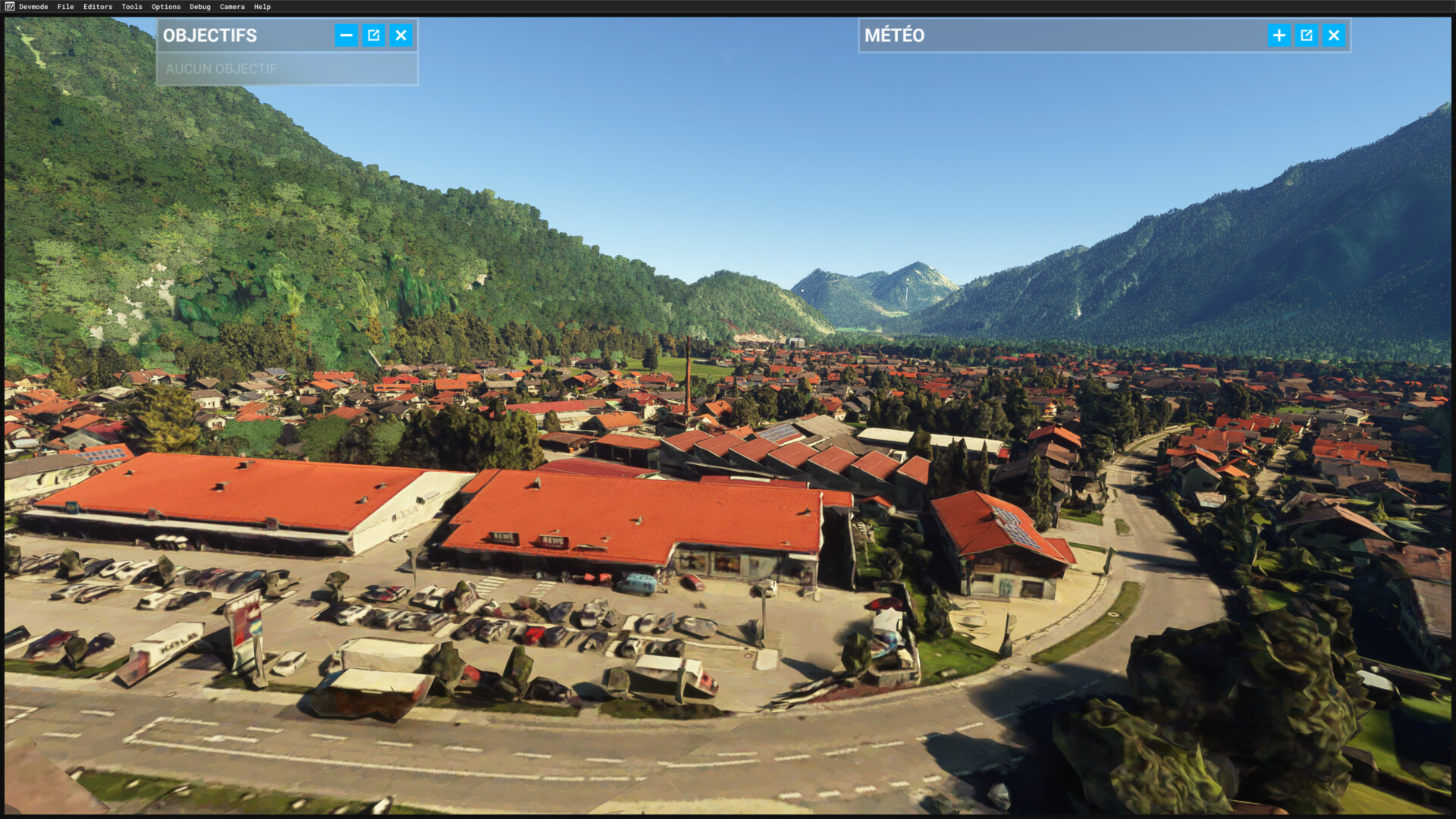The width and height of the screenshot is (1456, 819).
Task: Close the Météo panel
Action: [1334, 36]
